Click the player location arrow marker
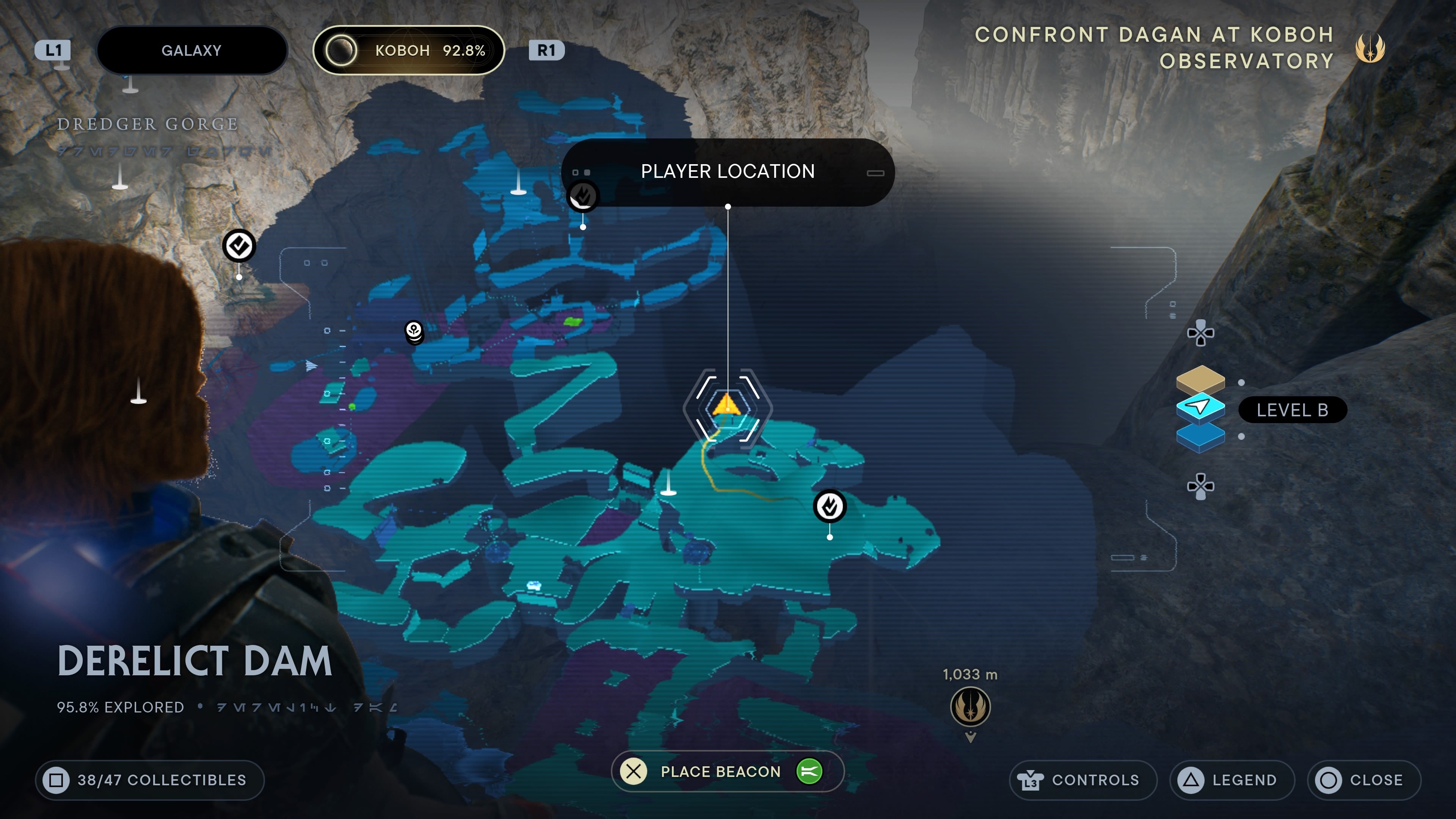 [727, 406]
